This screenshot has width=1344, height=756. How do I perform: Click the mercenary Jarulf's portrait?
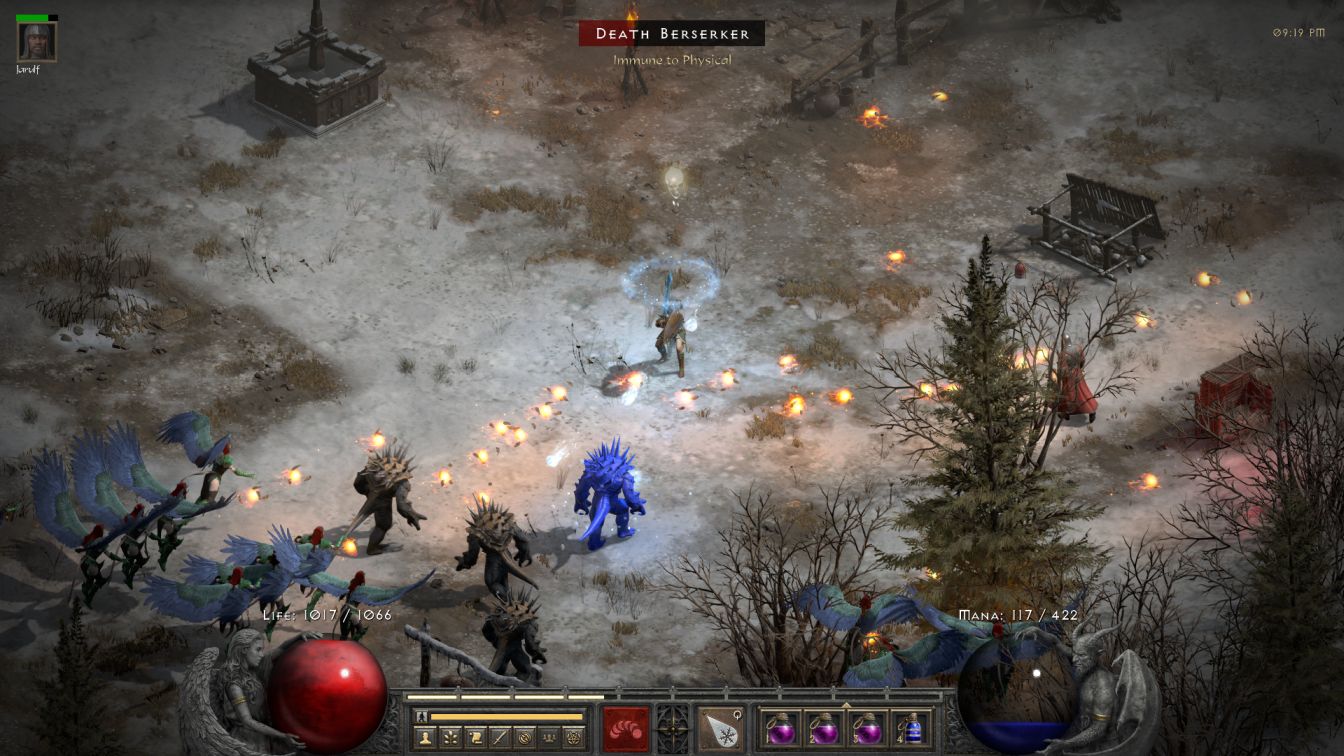pyautogui.click(x=37, y=42)
